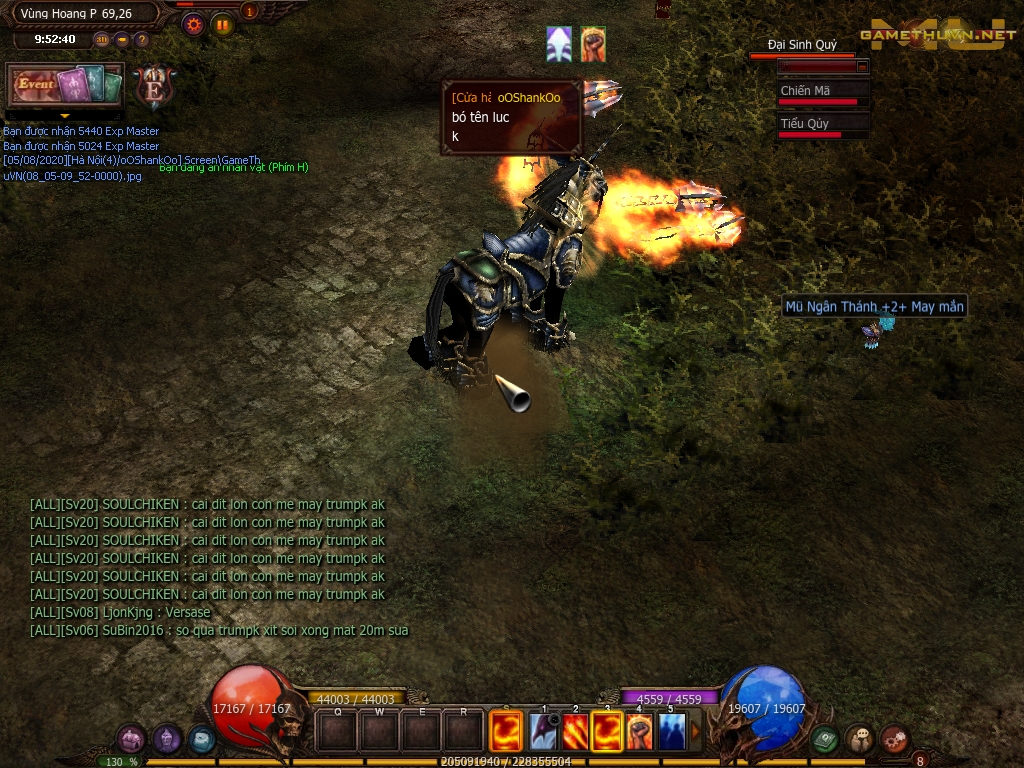Click the gear settings button
1024x768 pixels.
click(194, 24)
